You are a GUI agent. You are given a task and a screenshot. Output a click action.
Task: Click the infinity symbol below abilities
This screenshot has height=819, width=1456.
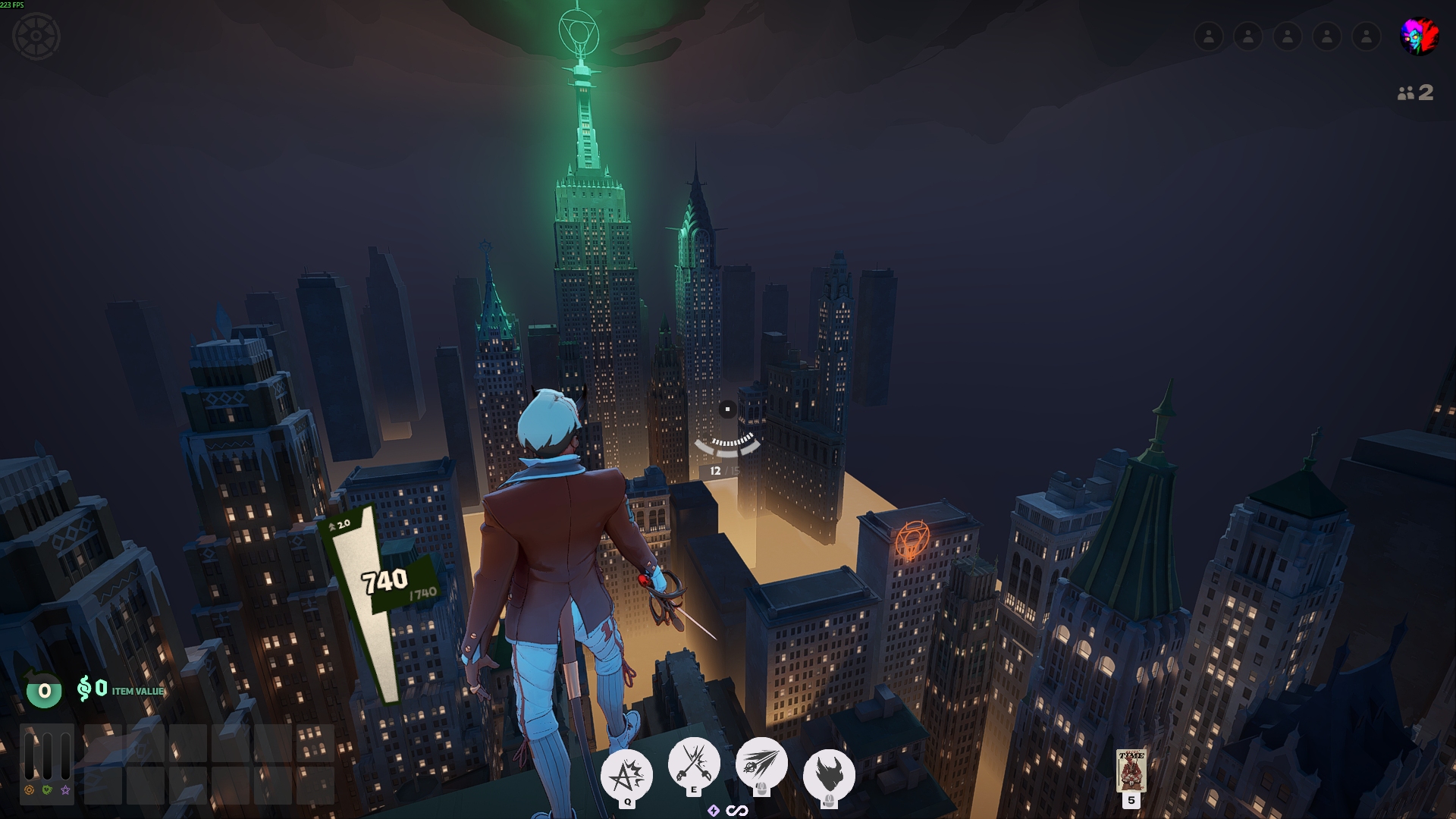tap(737, 811)
